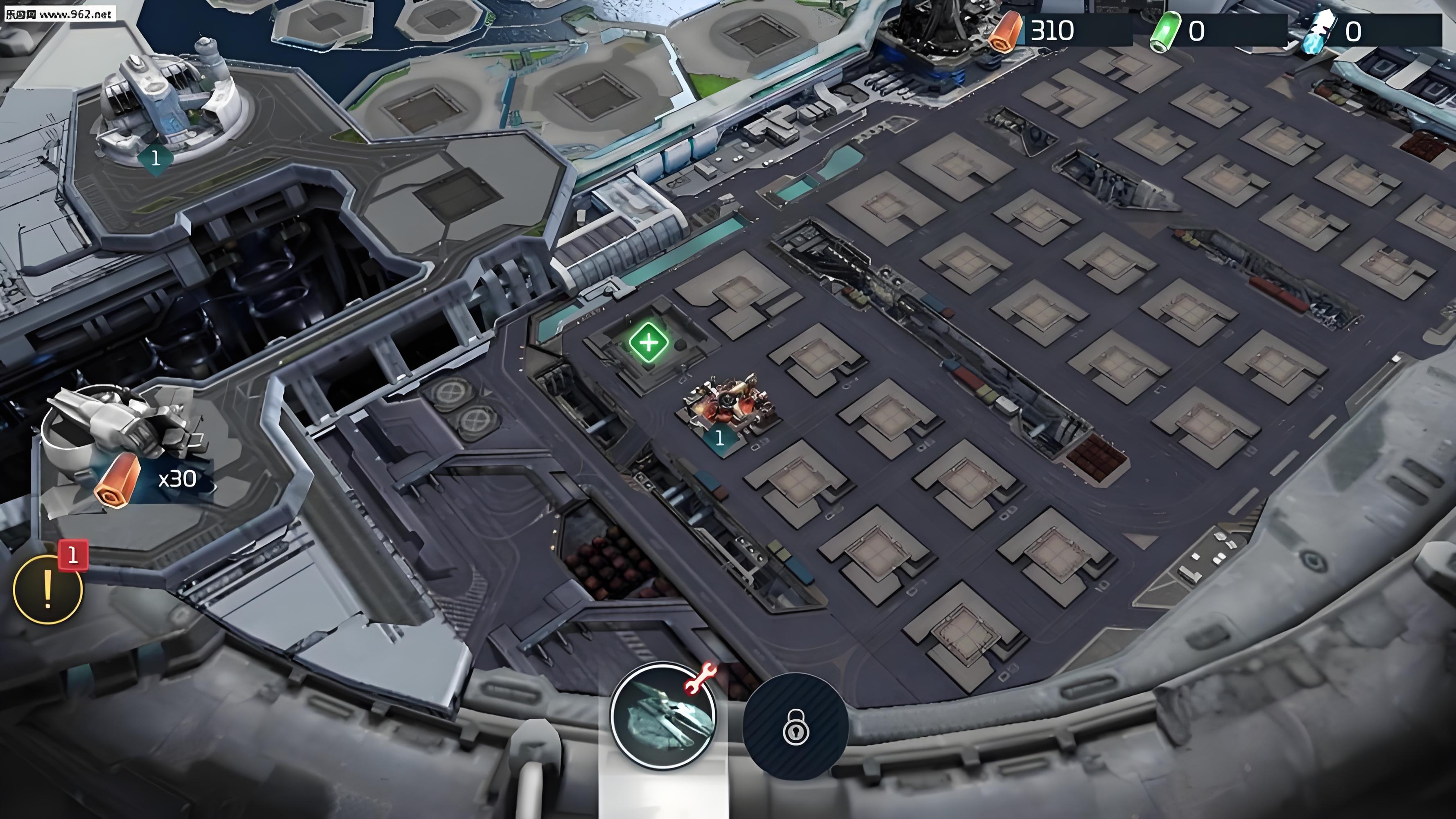This screenshot has height=819, width=1456.
Task: Tap the green plus build slot
Action: (649, 342)
